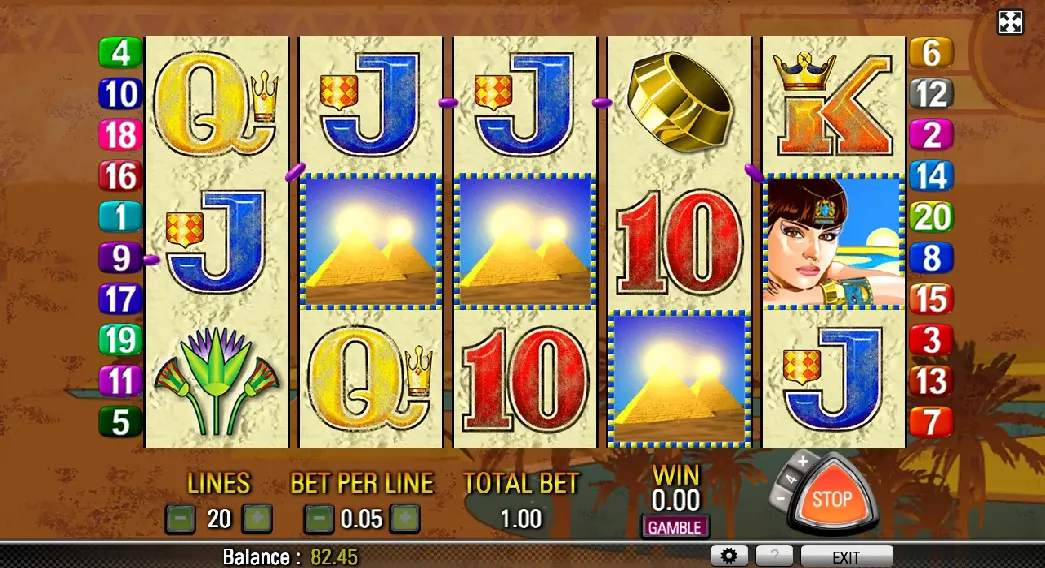Select payline number 4 badge
Screen dimensions: 1045x568
pyautogui.click(x=121, y=53)
